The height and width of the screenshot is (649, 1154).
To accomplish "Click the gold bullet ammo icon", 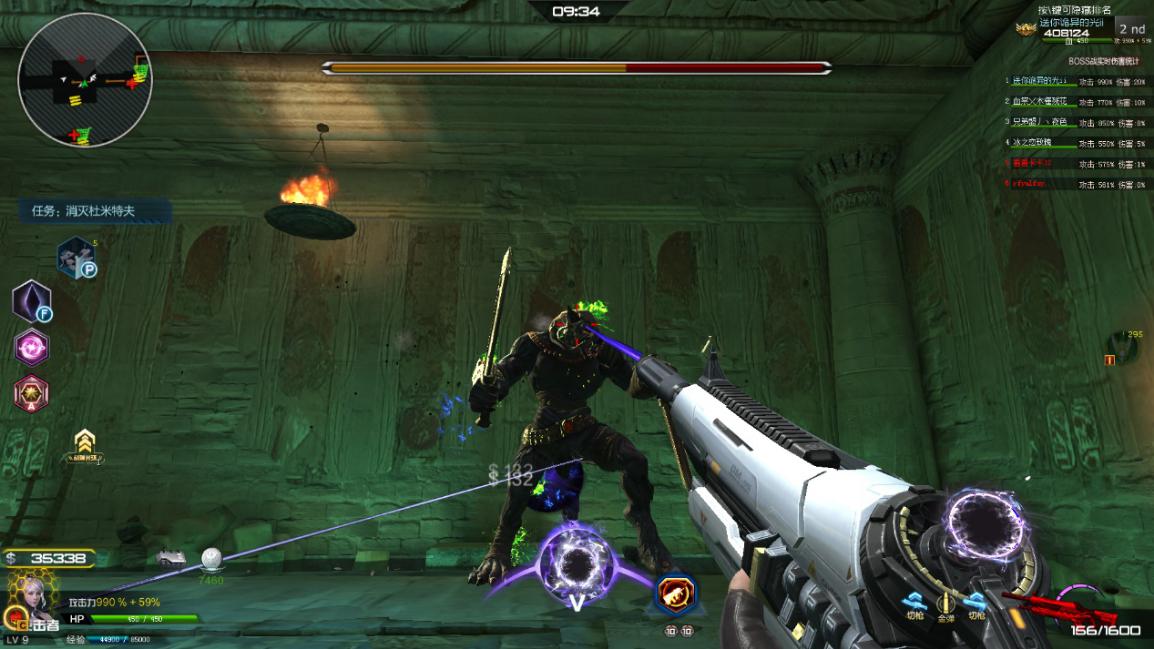I will click(x=944, y=603).
